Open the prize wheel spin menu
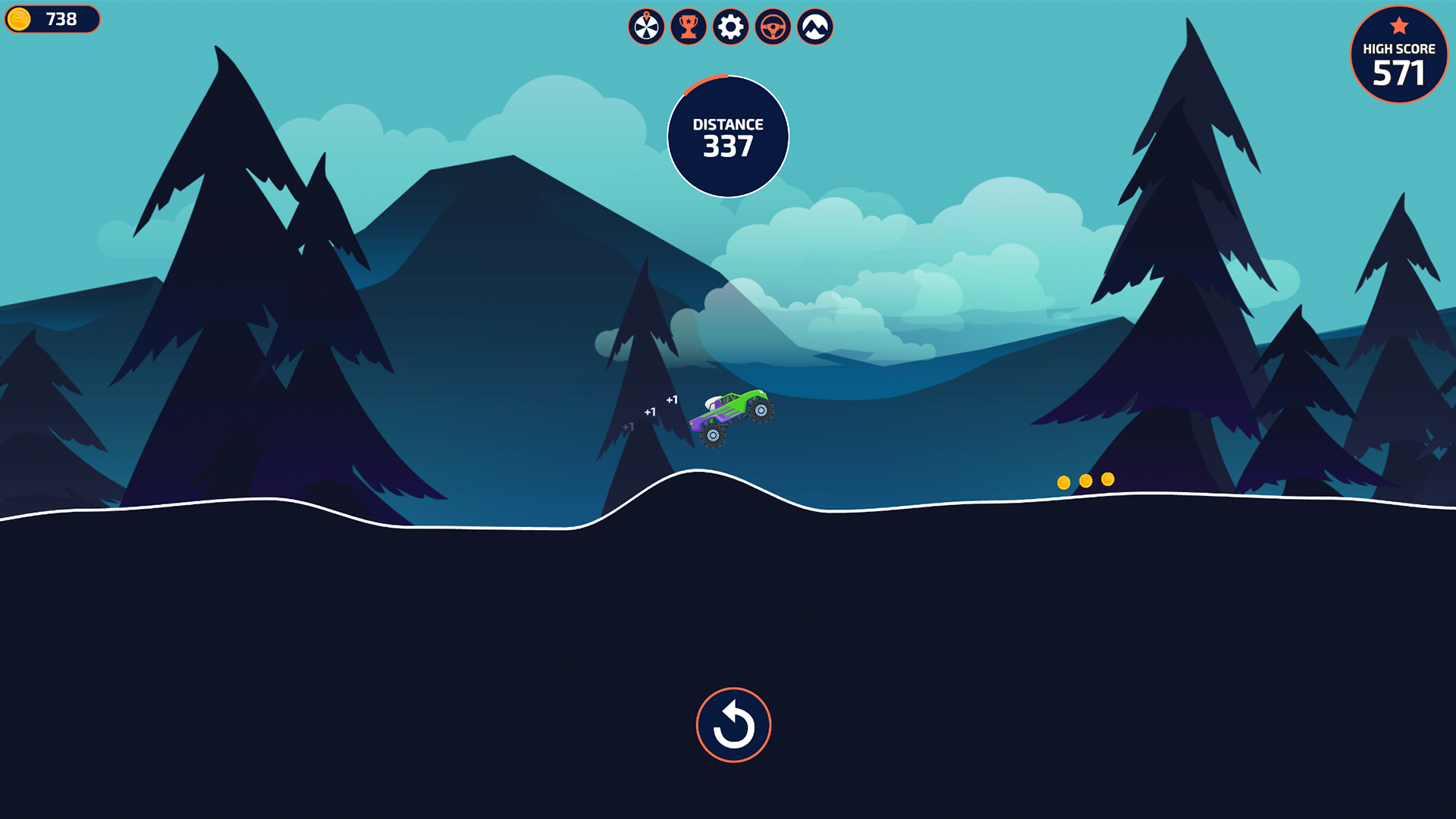1456x819 pixels. [x=646, y=27]
